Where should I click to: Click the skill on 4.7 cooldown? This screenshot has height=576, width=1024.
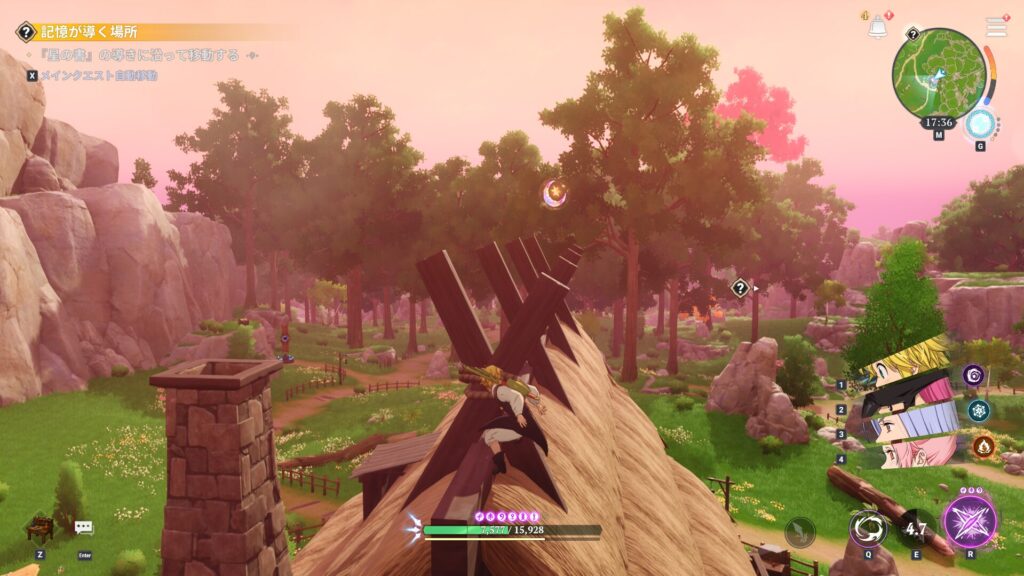(x=915, y=527)
